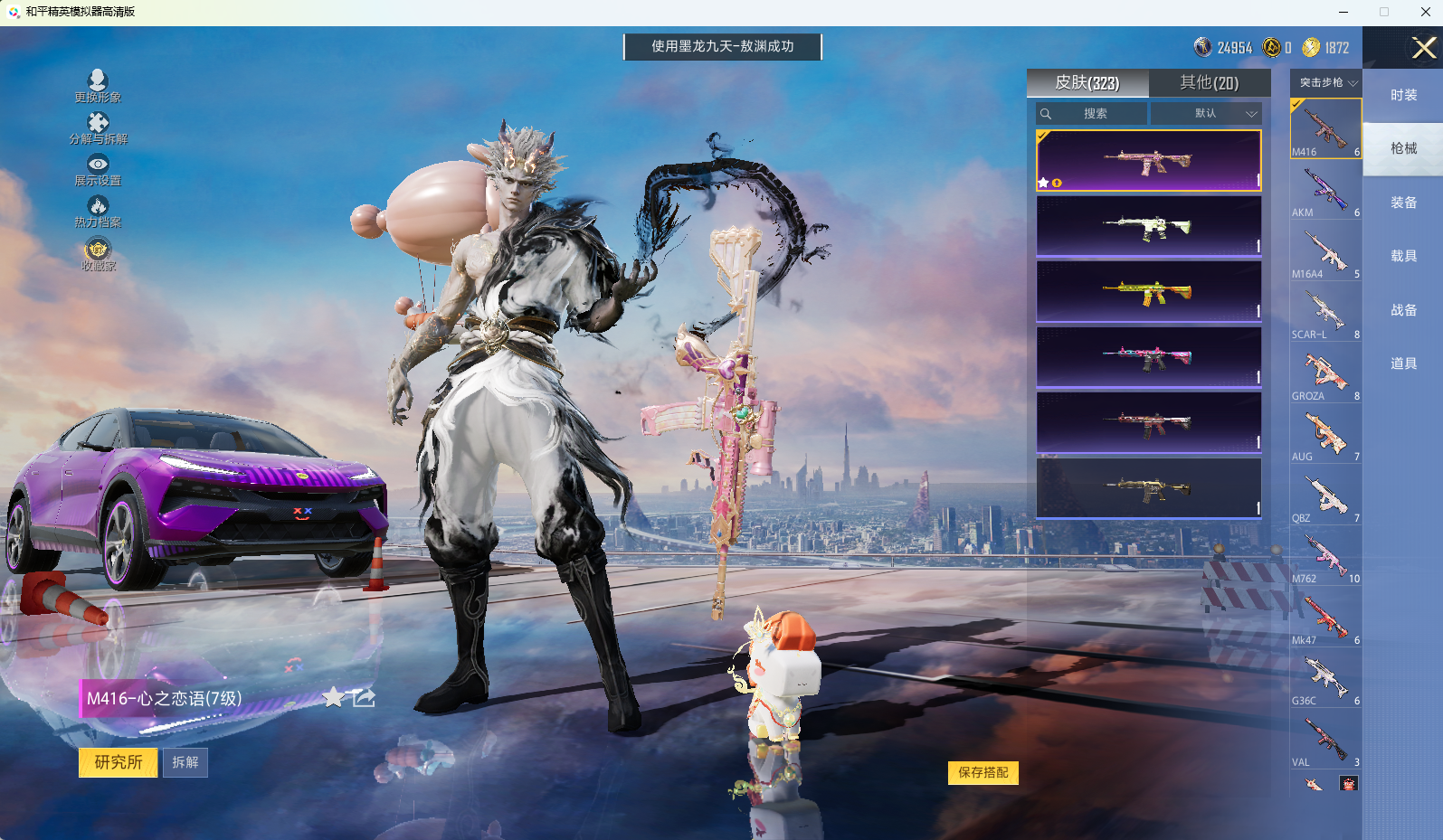This screenshot has height=840, width=1443.
Task: Select the 载具 category
Action: pos(1403,256)
